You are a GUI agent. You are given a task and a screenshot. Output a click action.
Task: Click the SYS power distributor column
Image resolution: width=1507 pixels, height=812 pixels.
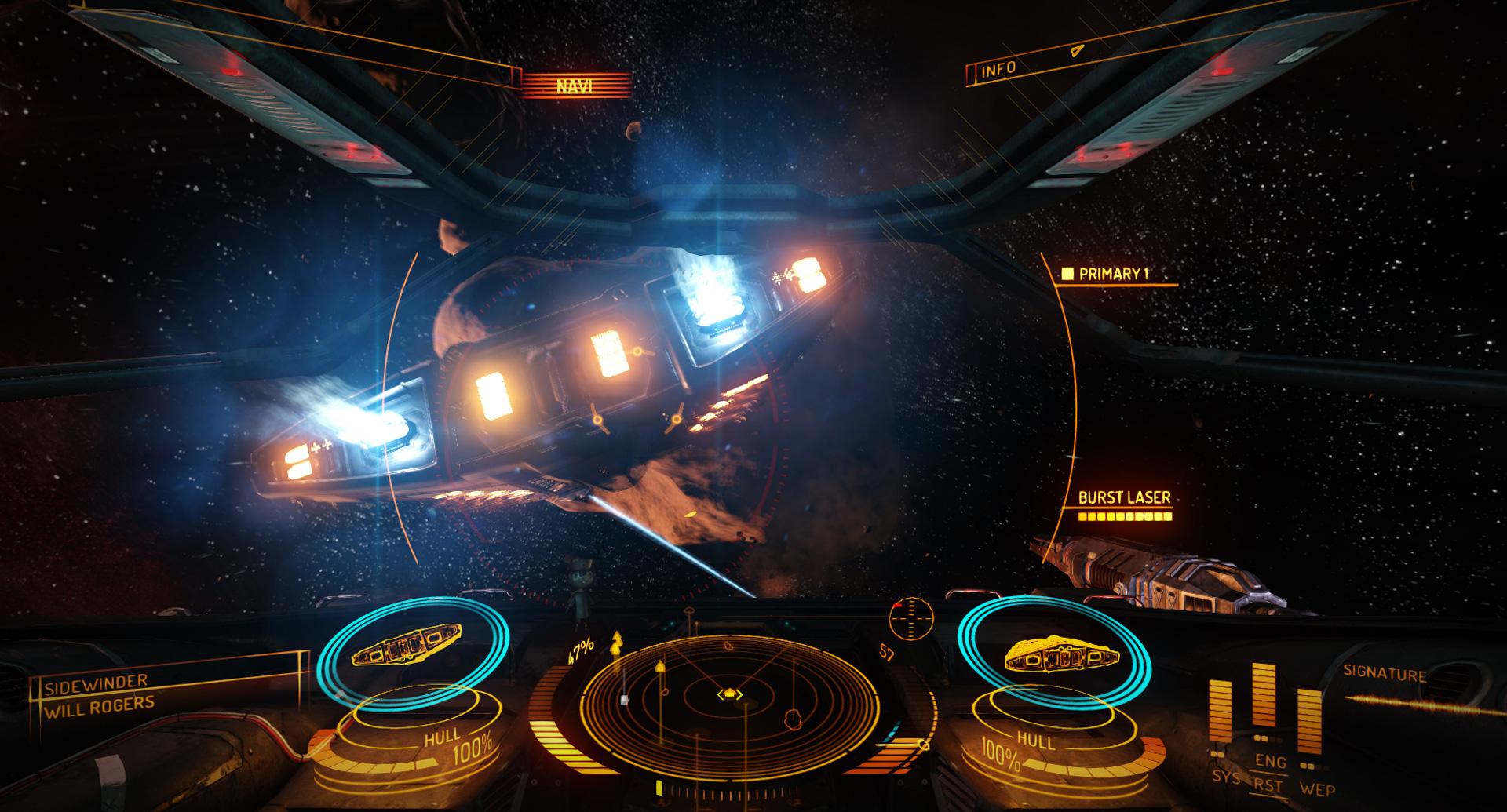1221,718
